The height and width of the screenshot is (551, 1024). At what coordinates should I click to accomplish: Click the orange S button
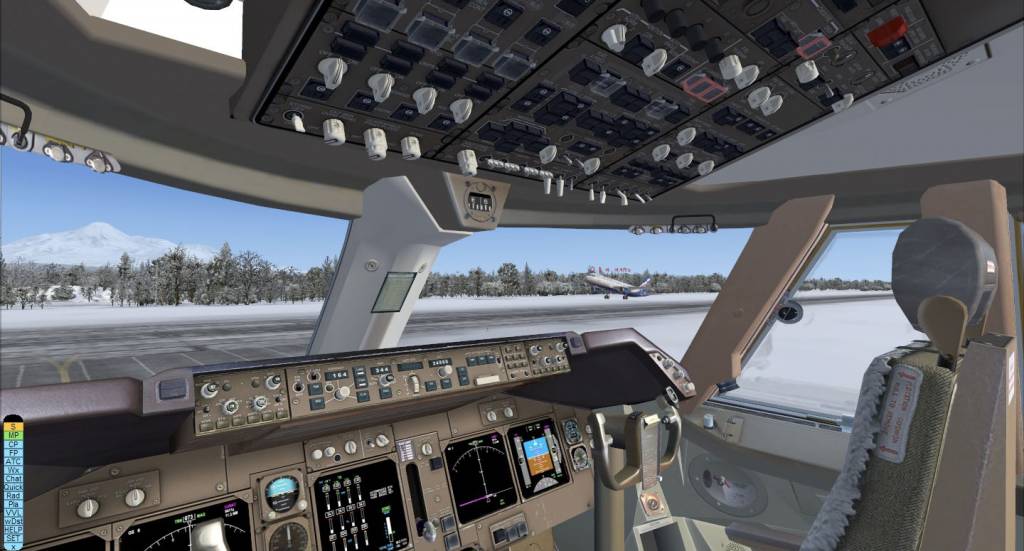(x=12, y=427)
